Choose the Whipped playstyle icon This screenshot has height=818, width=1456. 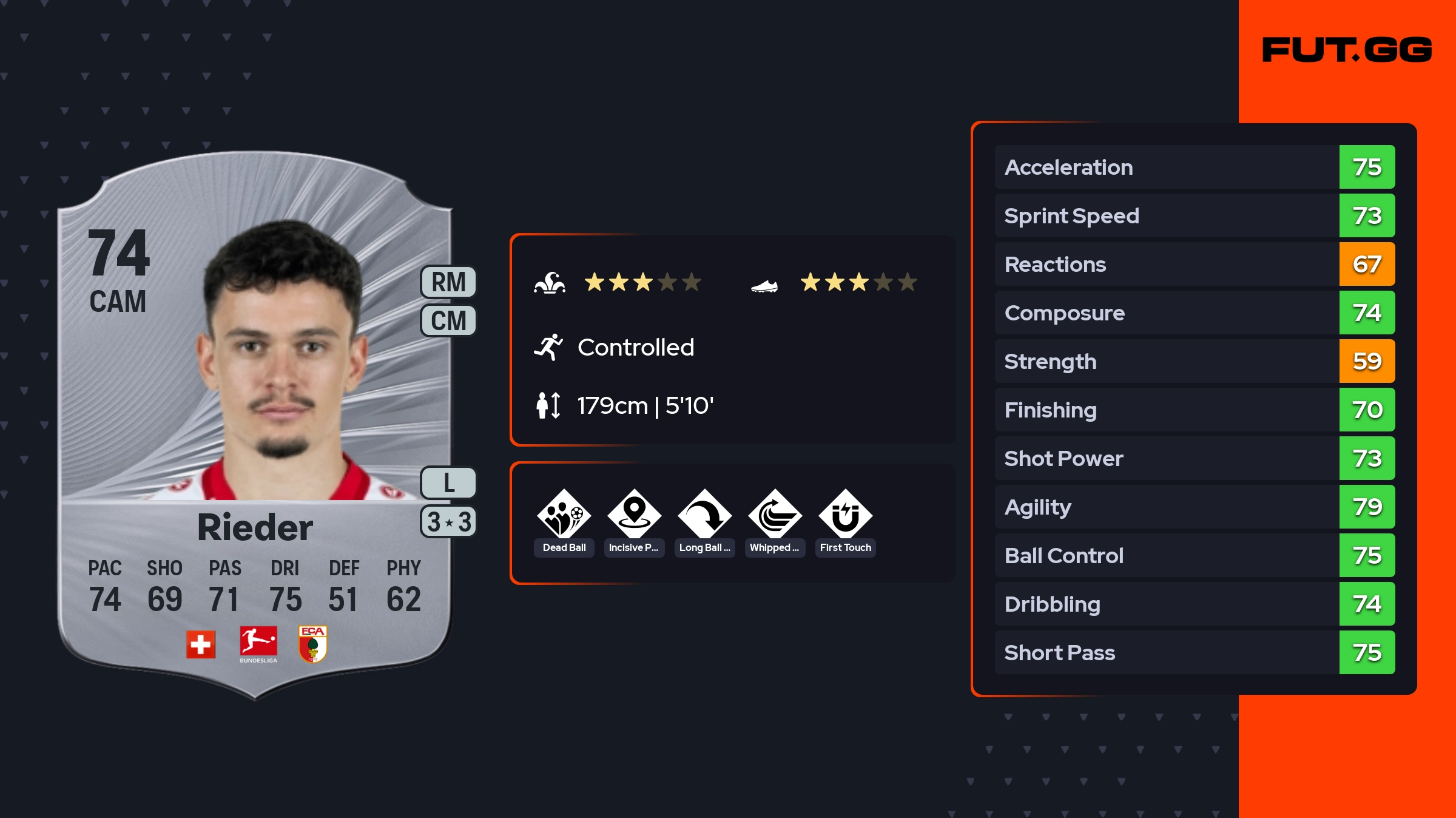point(775,515)
